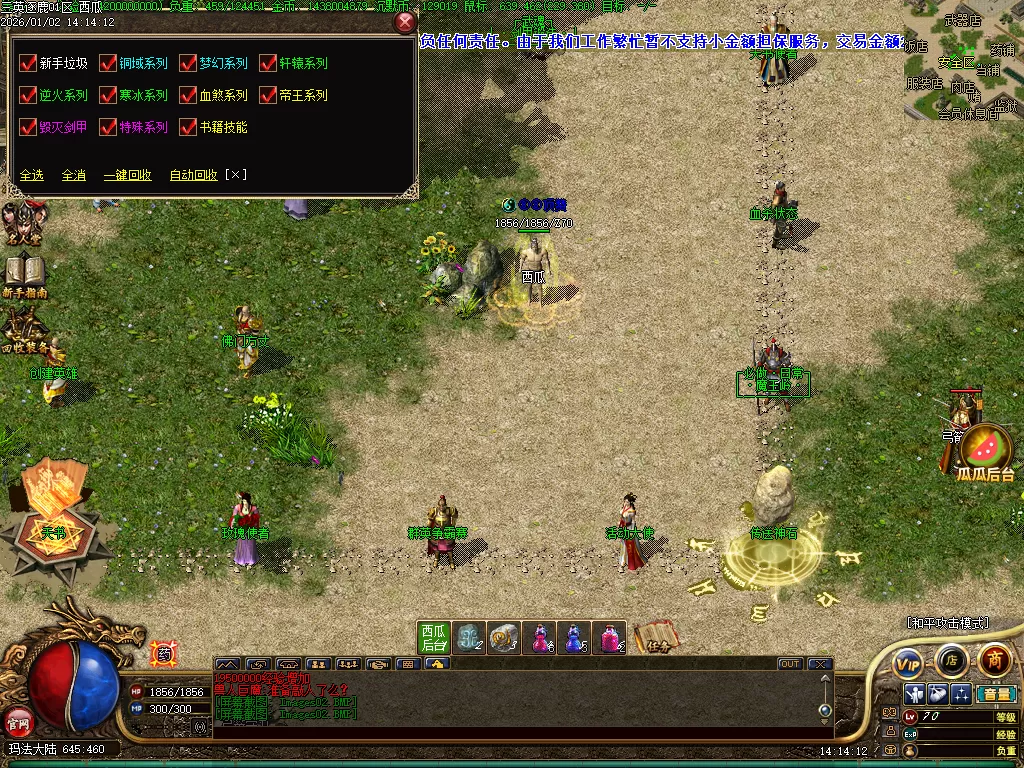Toggle the 书籍技能 checkbox

(x=188, y=128)
